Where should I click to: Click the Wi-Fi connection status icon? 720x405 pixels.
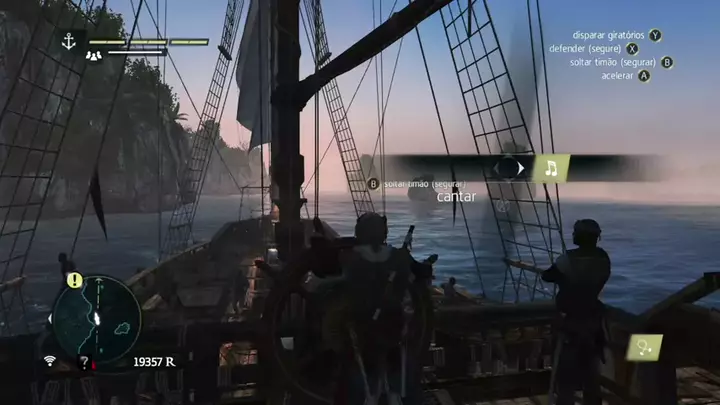(x=49, y=361)
